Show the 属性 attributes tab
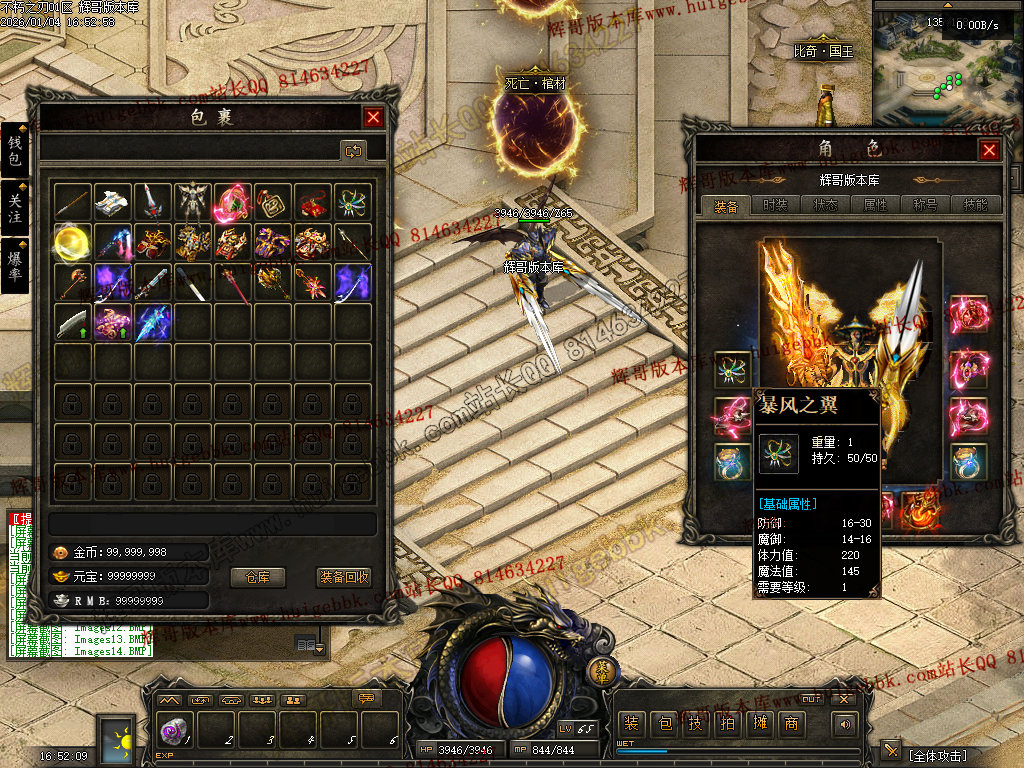The width and height of the screenshot is (1024, 768). 876,205
